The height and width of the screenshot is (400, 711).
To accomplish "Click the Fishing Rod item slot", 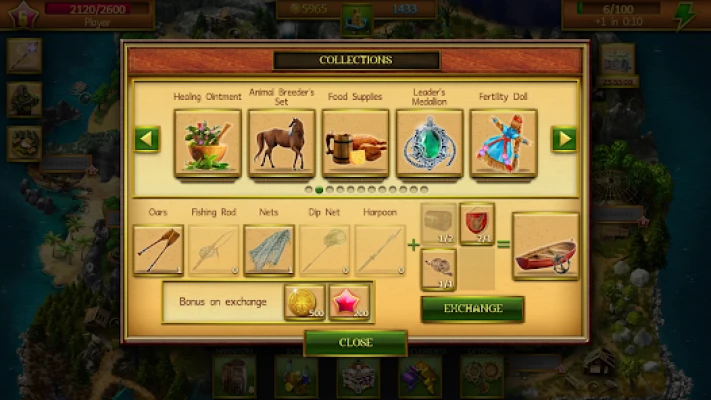I will (214, 250).
